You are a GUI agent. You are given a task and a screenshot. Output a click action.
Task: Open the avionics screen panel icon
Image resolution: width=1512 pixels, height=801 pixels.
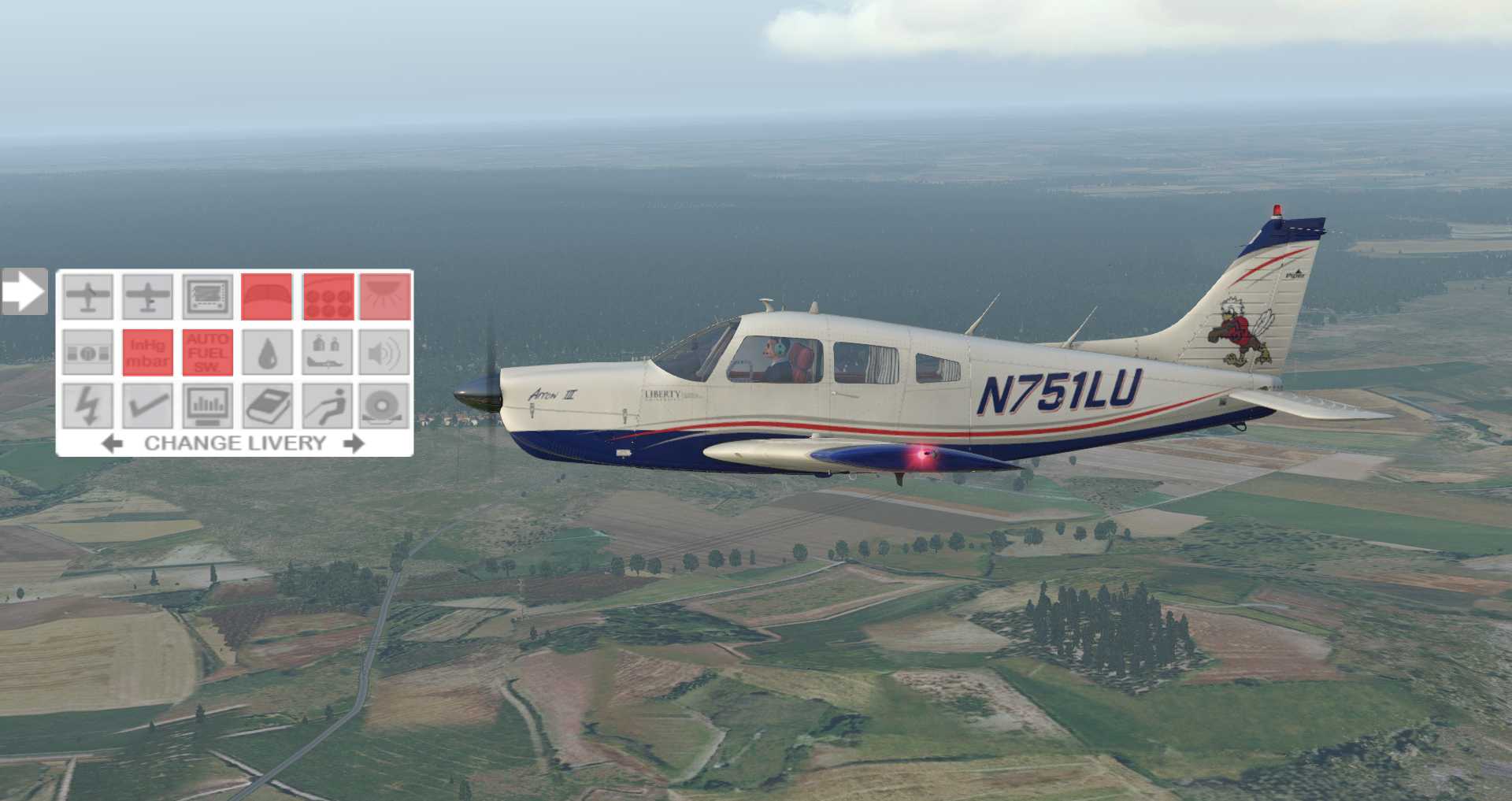[208, 297]
